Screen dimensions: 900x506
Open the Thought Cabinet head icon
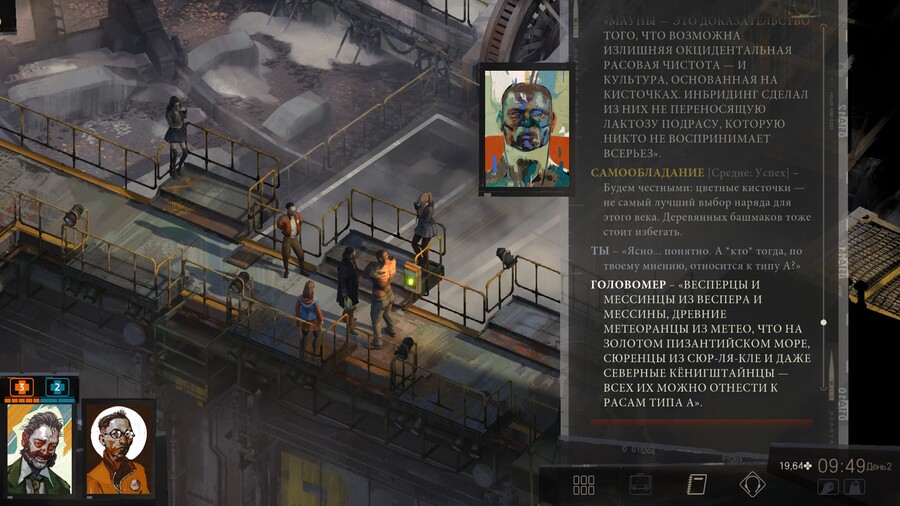[x=752, y=485]
